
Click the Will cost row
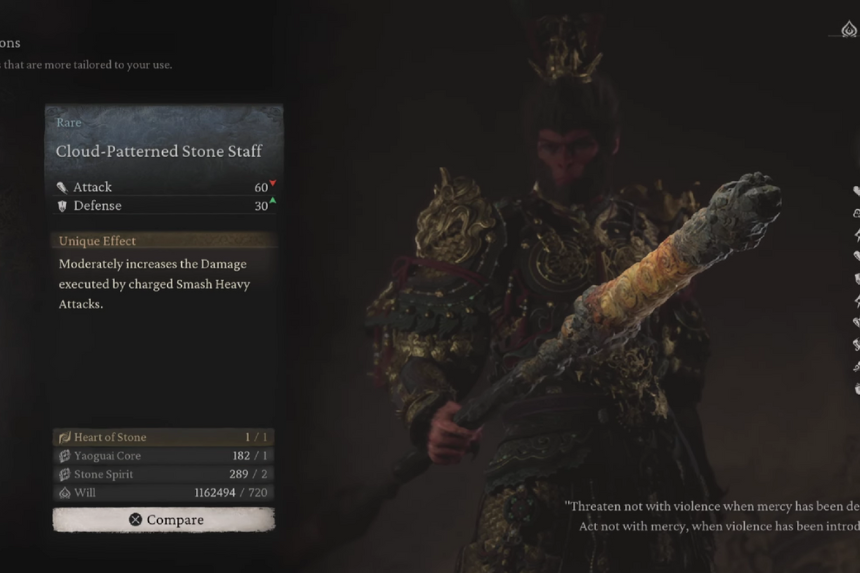pos(164,492)
